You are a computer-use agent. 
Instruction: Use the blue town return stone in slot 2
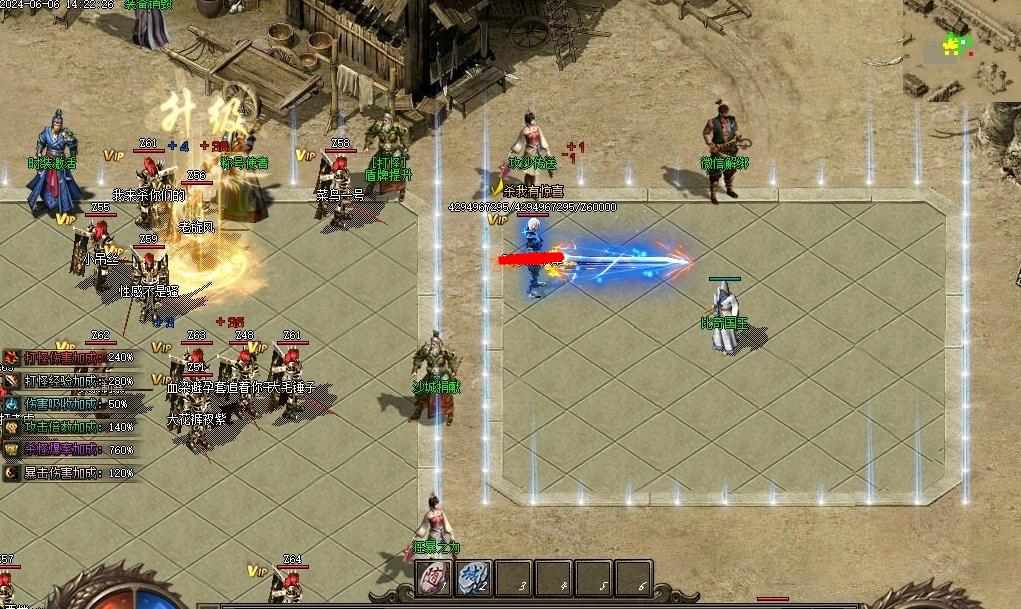(473, 577)
